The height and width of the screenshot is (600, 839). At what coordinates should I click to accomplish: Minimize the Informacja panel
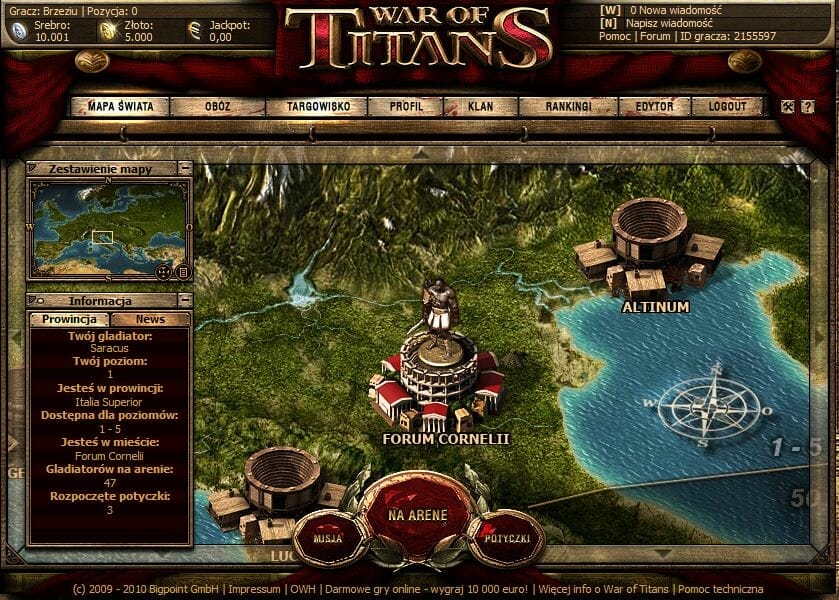[x=184, y=301]
